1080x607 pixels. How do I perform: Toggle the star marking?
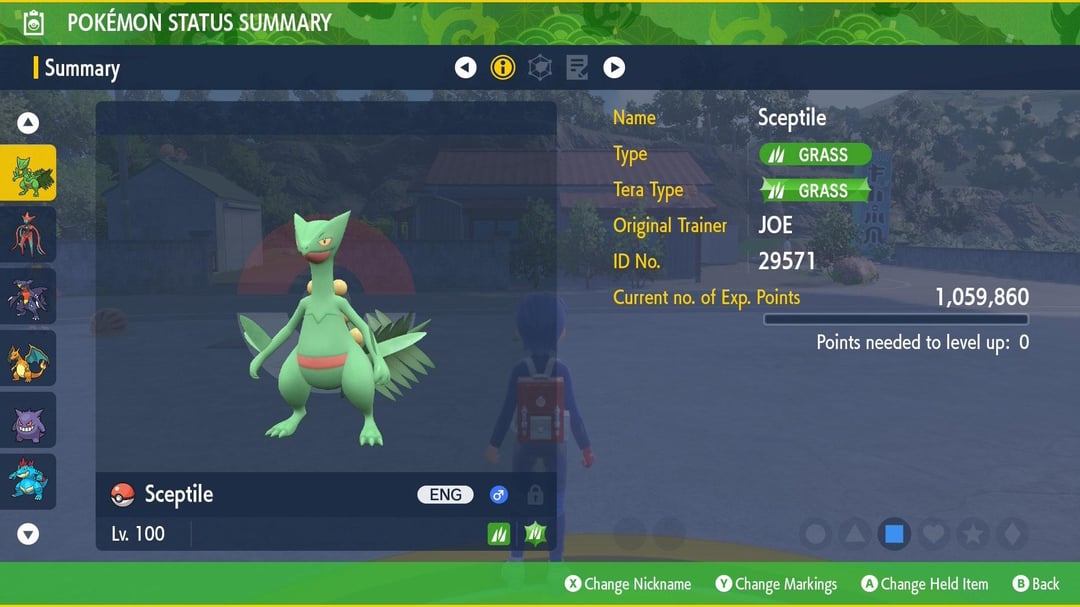click(972, 534)
